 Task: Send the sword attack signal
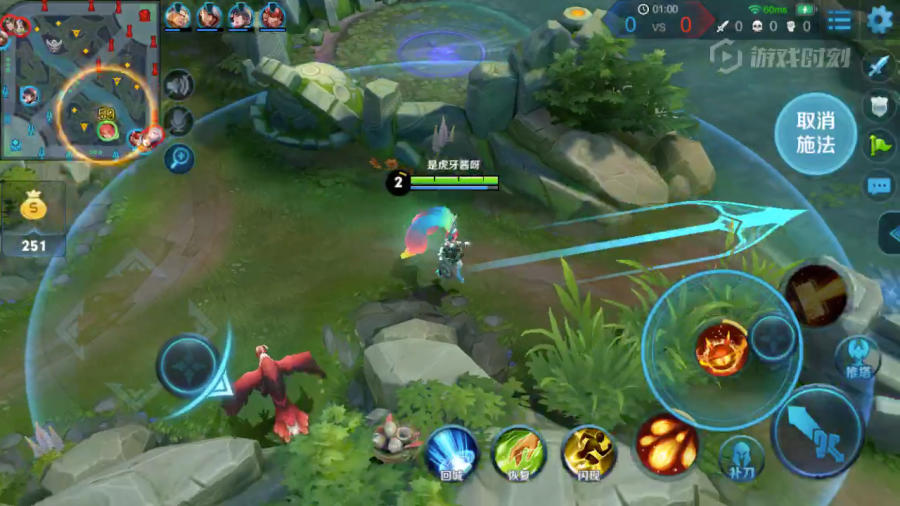click(878, 67)
